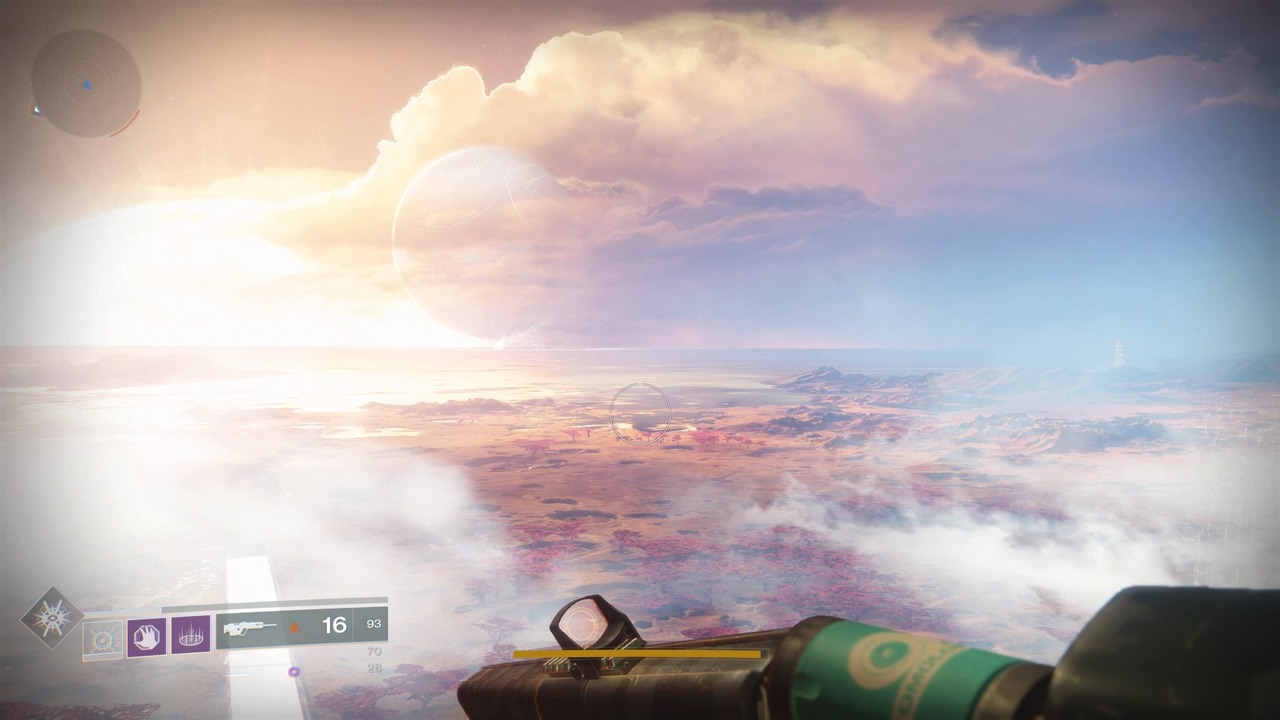Trigger the purple rift class ability icon
The width and height of the screenshot is (1280, 720).
[x=190, y=635]
